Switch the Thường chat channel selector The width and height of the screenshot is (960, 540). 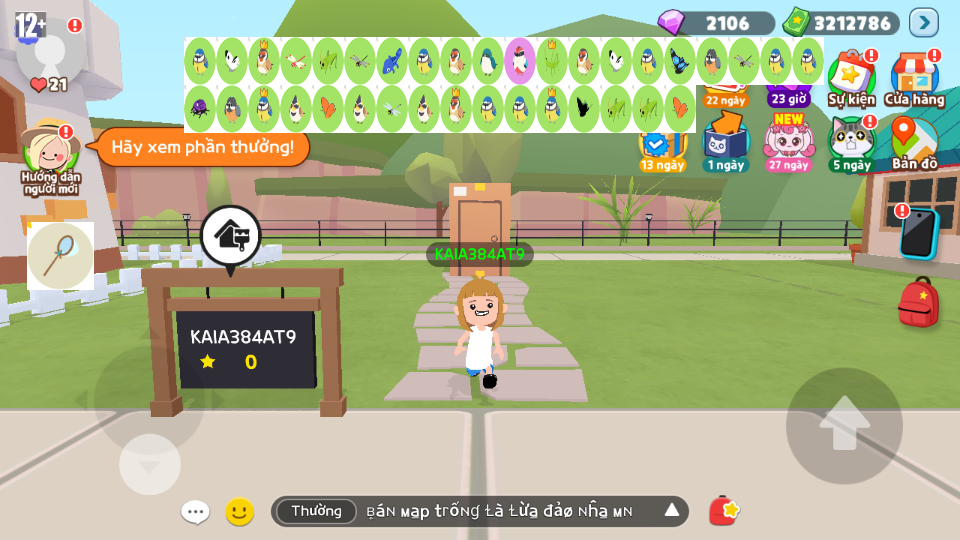click(316, 511)
